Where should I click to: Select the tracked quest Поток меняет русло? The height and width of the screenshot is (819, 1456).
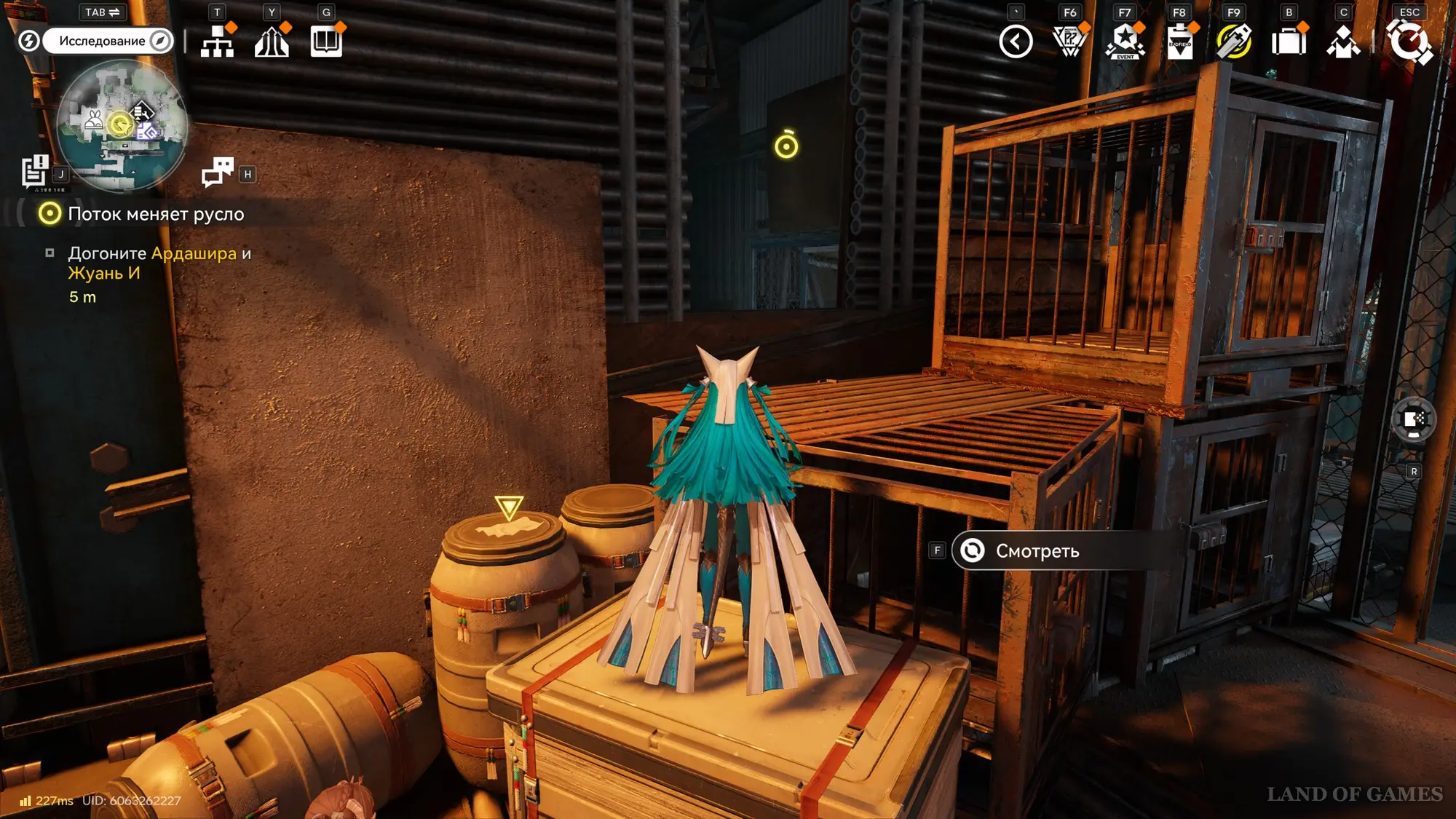(155, 214)
